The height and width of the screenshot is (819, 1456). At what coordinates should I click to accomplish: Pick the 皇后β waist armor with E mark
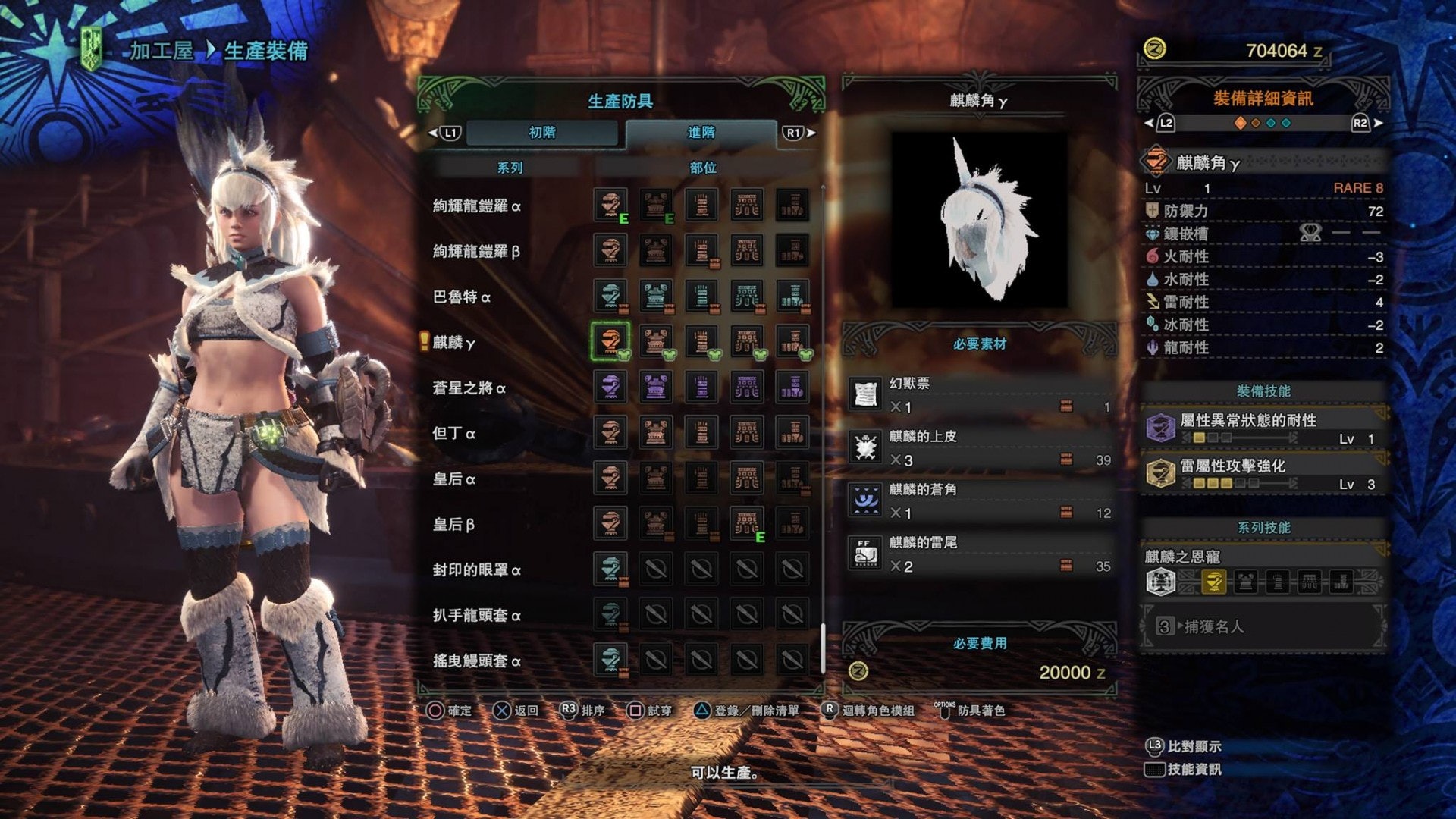(747, 523)
